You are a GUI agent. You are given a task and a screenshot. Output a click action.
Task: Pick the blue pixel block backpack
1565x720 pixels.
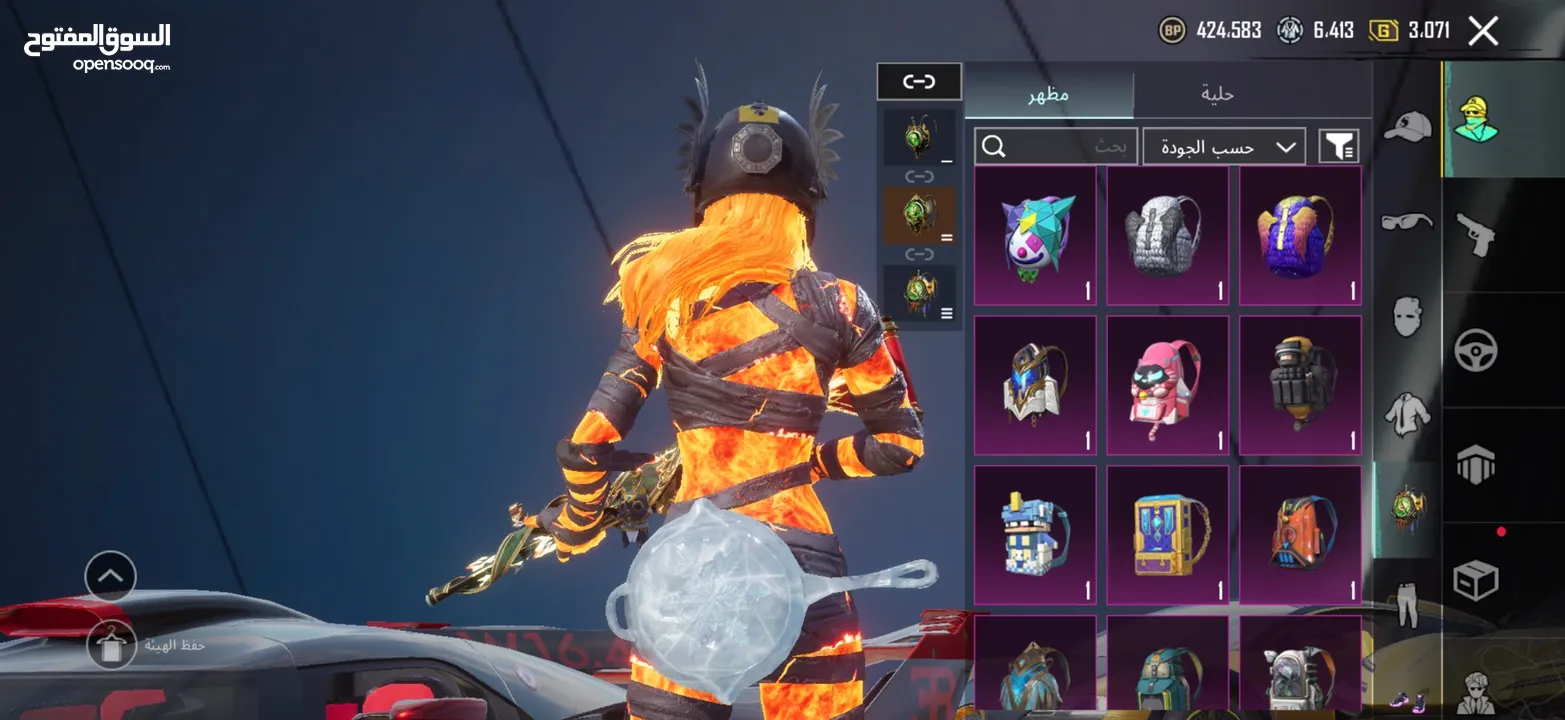pyautogui.click(x=1035, y=535)
